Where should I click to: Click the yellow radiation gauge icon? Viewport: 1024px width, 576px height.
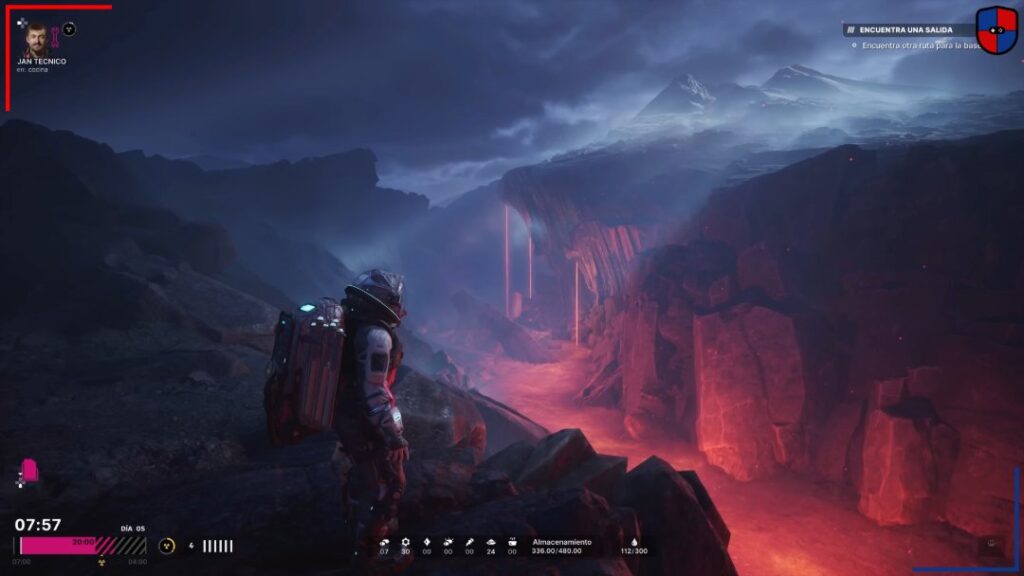coord(167,546)
